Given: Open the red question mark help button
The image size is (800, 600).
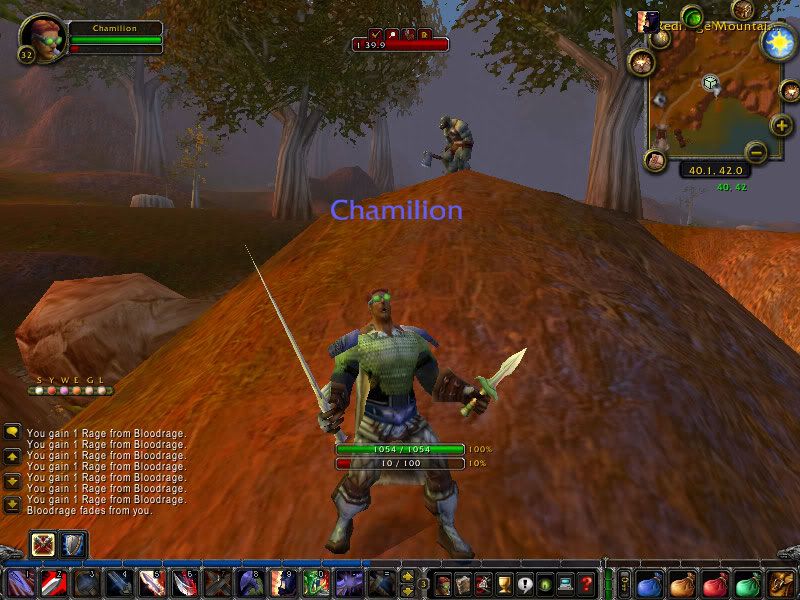Looking at the screenshot, I should pos(588,582).
